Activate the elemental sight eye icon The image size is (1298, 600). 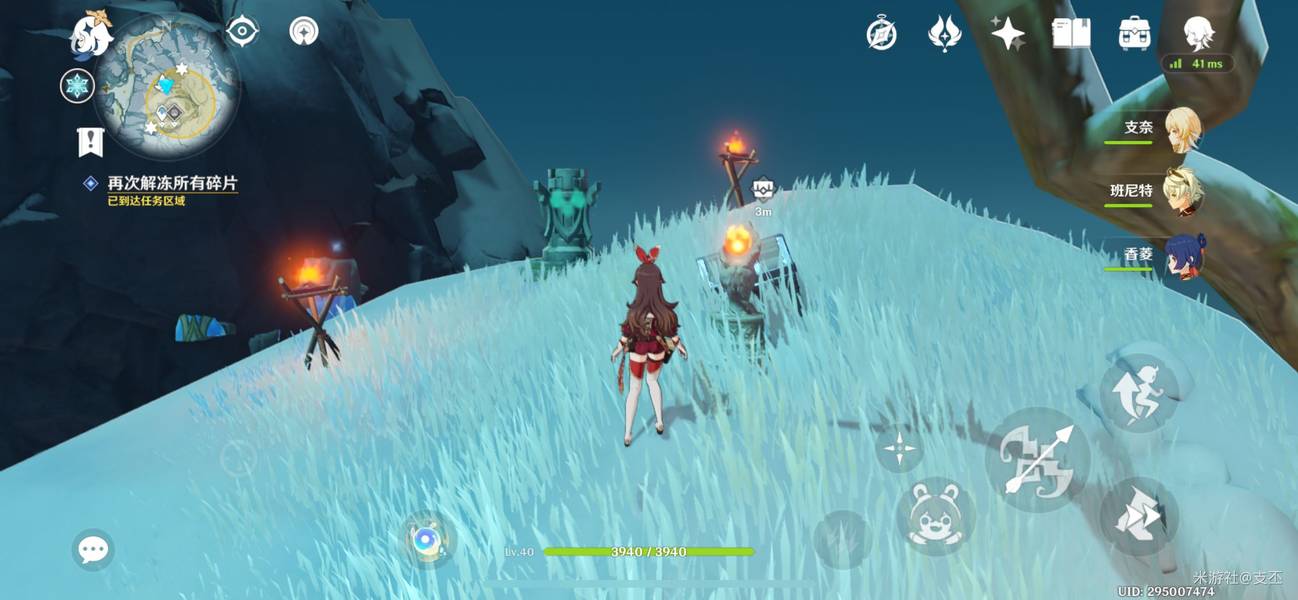click(242, 32)
